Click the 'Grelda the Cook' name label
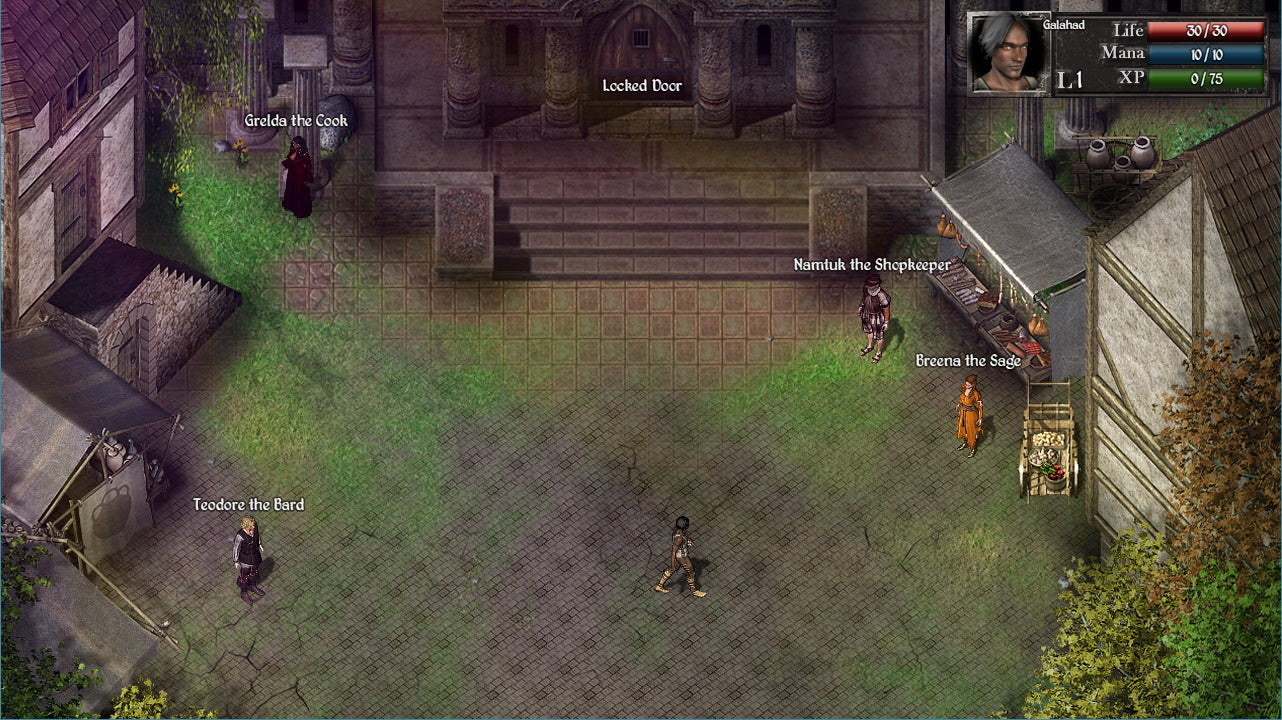The height and width of the screenshot is (720, 1282). (297, 119)
